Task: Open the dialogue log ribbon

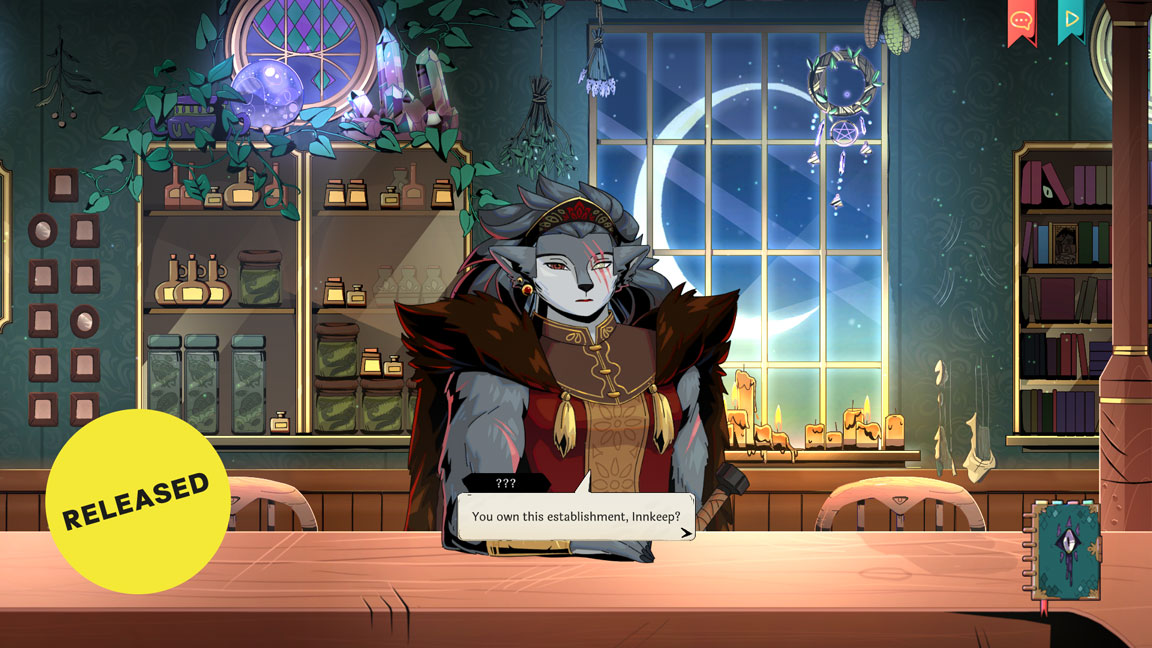Action: coord(1021,20)
